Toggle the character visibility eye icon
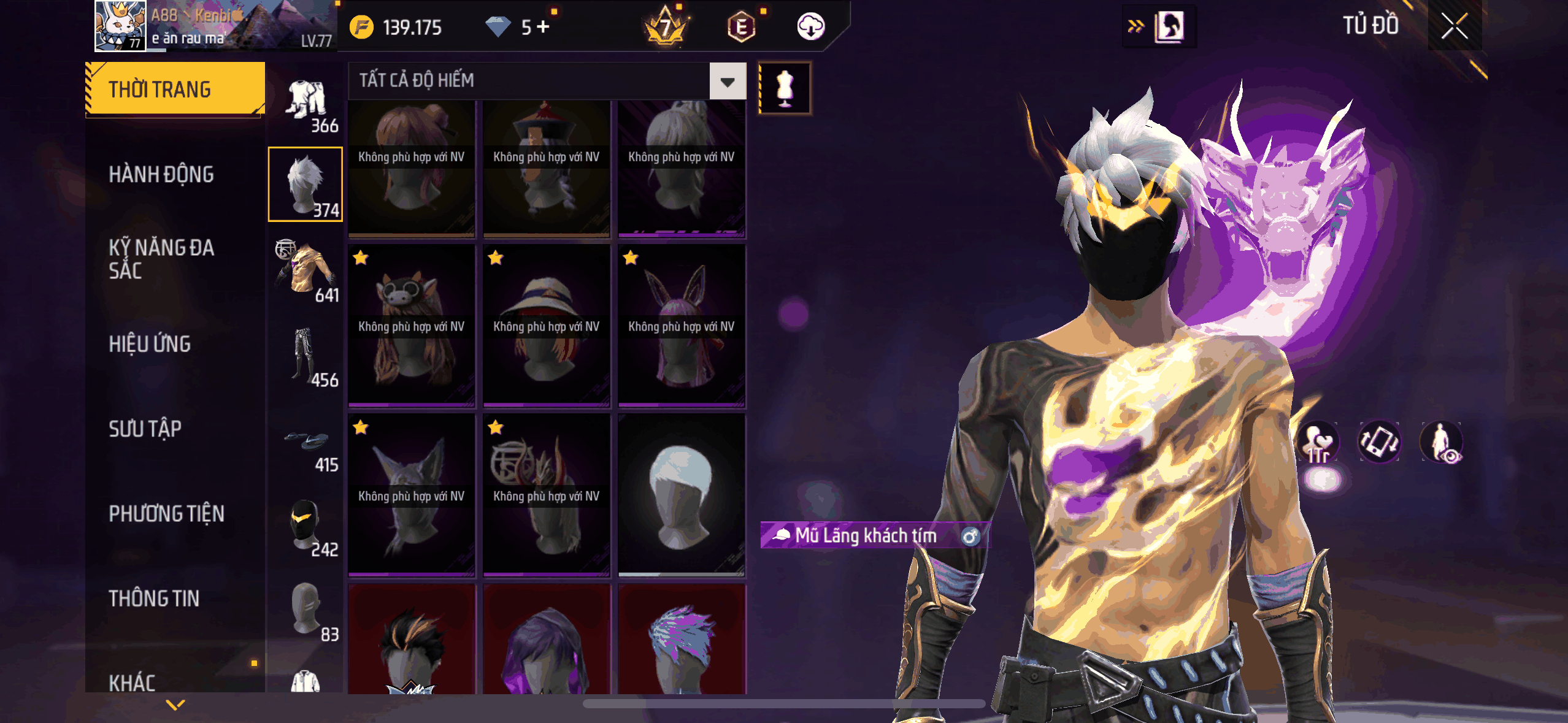Image resolution: width=1568 pixels, height=723 pixels. pyautogui.click(x=1442, y=442)
